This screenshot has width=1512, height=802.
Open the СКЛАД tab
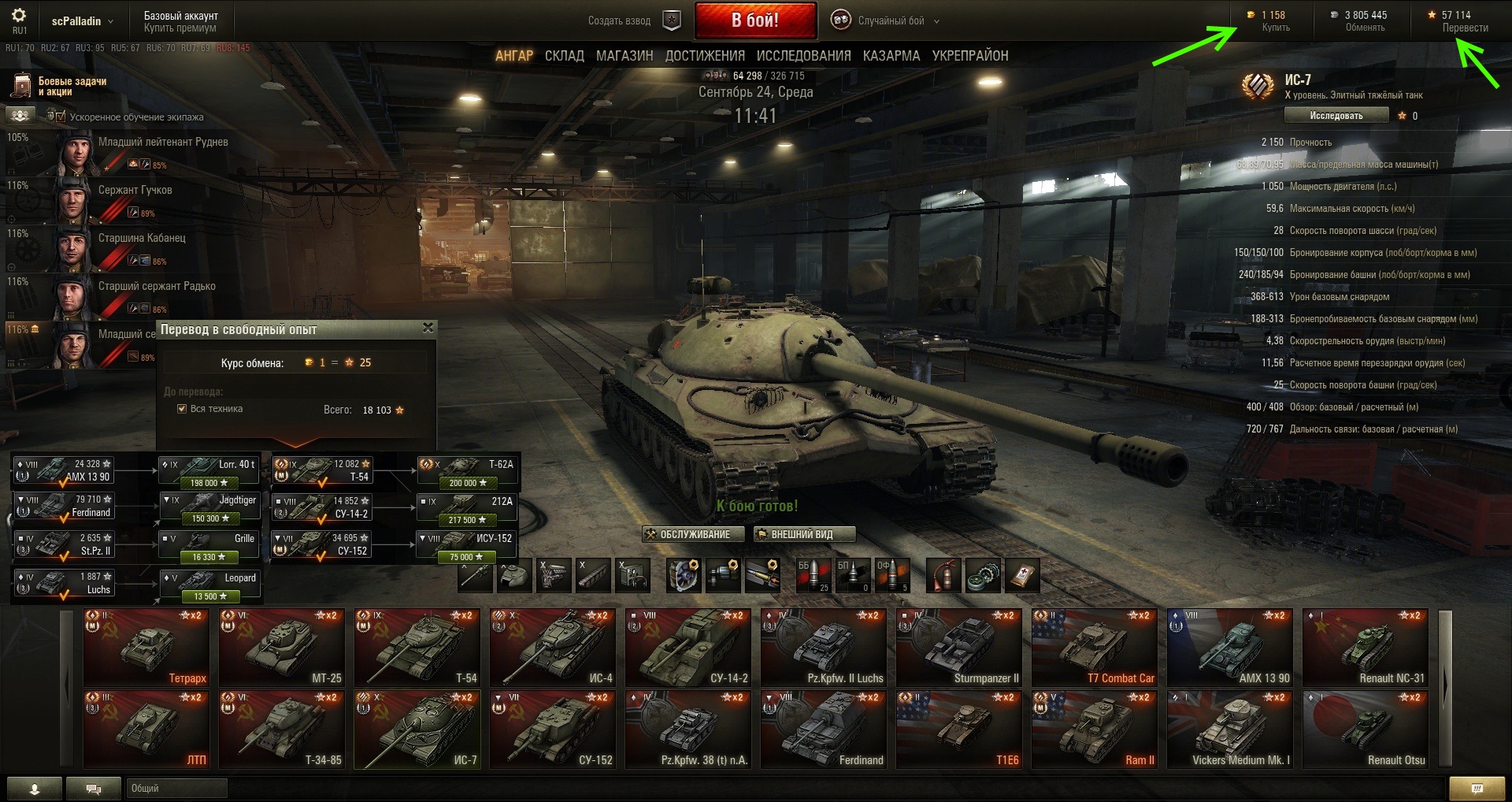point(564,56)
